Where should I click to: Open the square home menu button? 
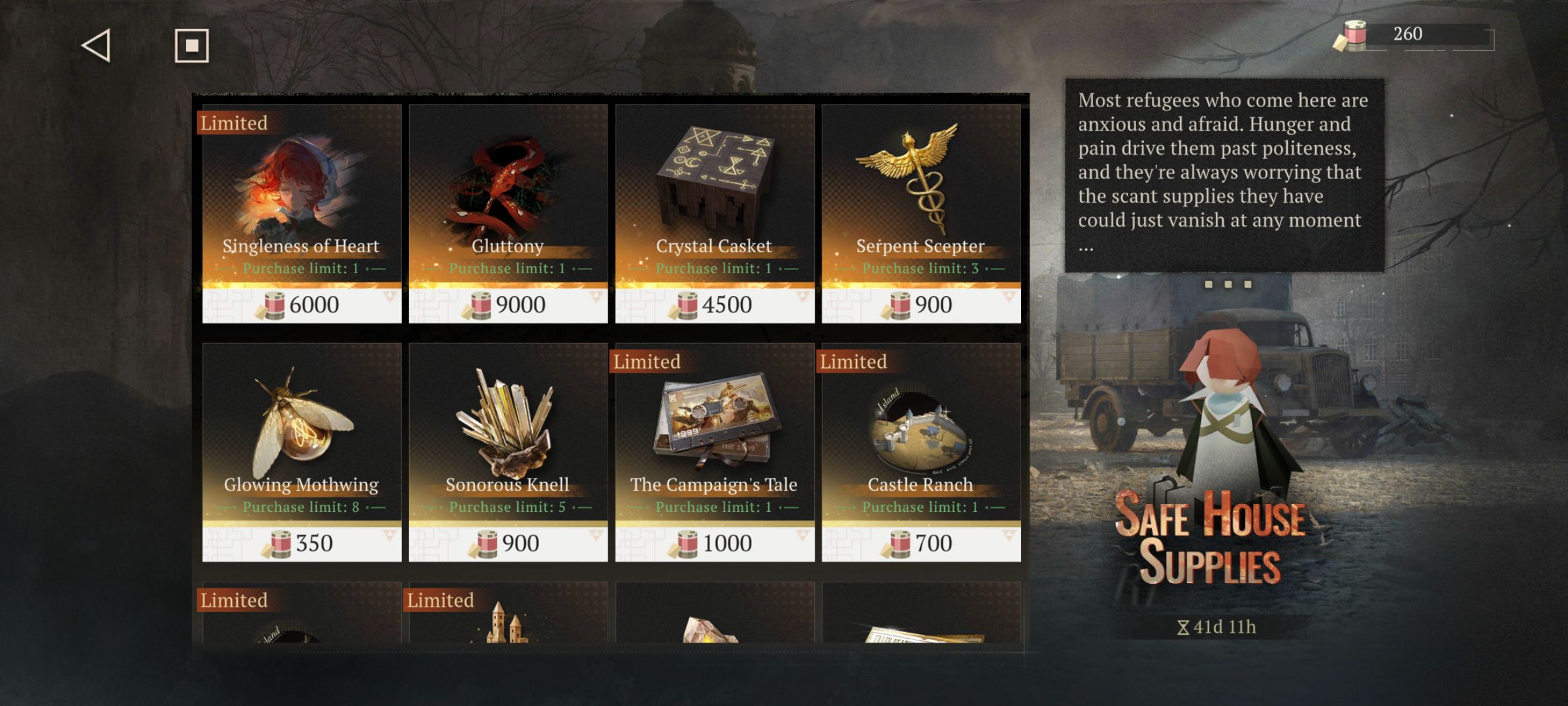coord(191,46)
